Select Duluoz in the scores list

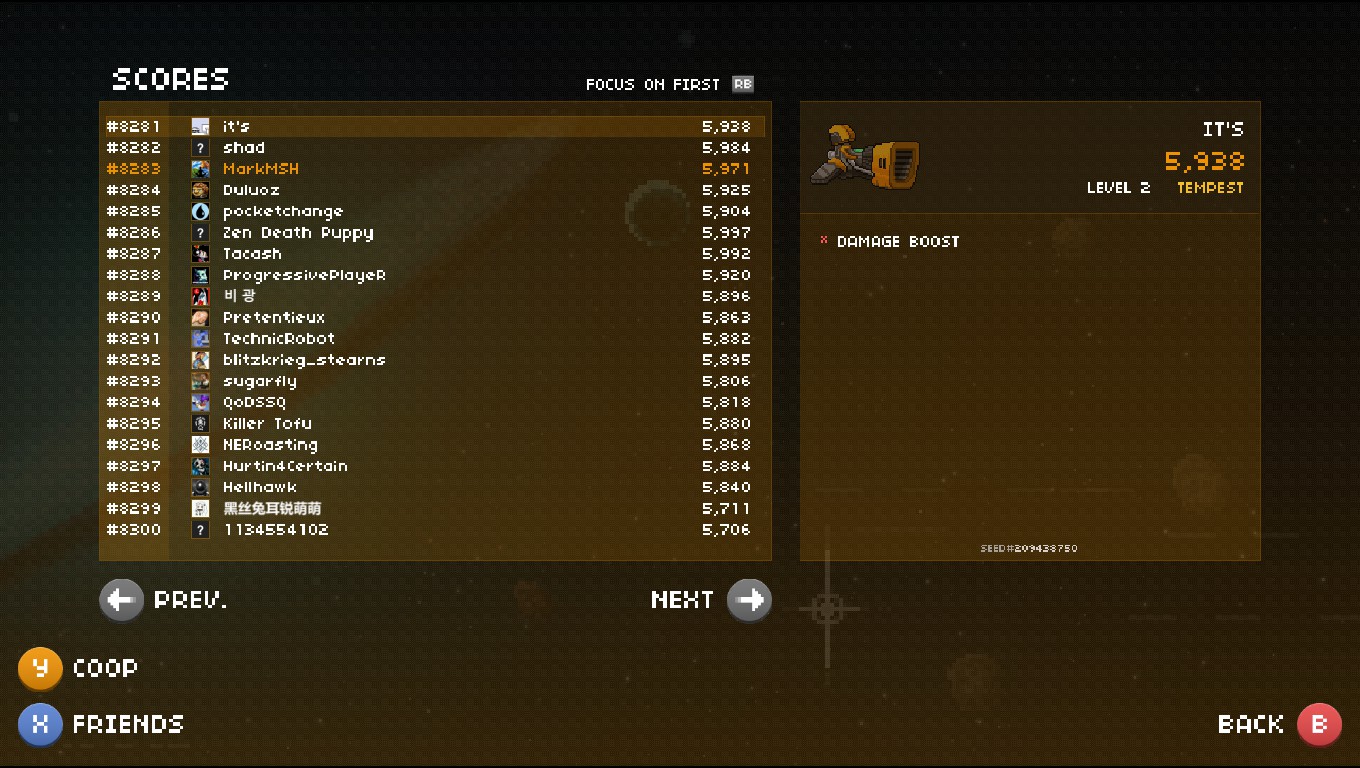point(435,190)
